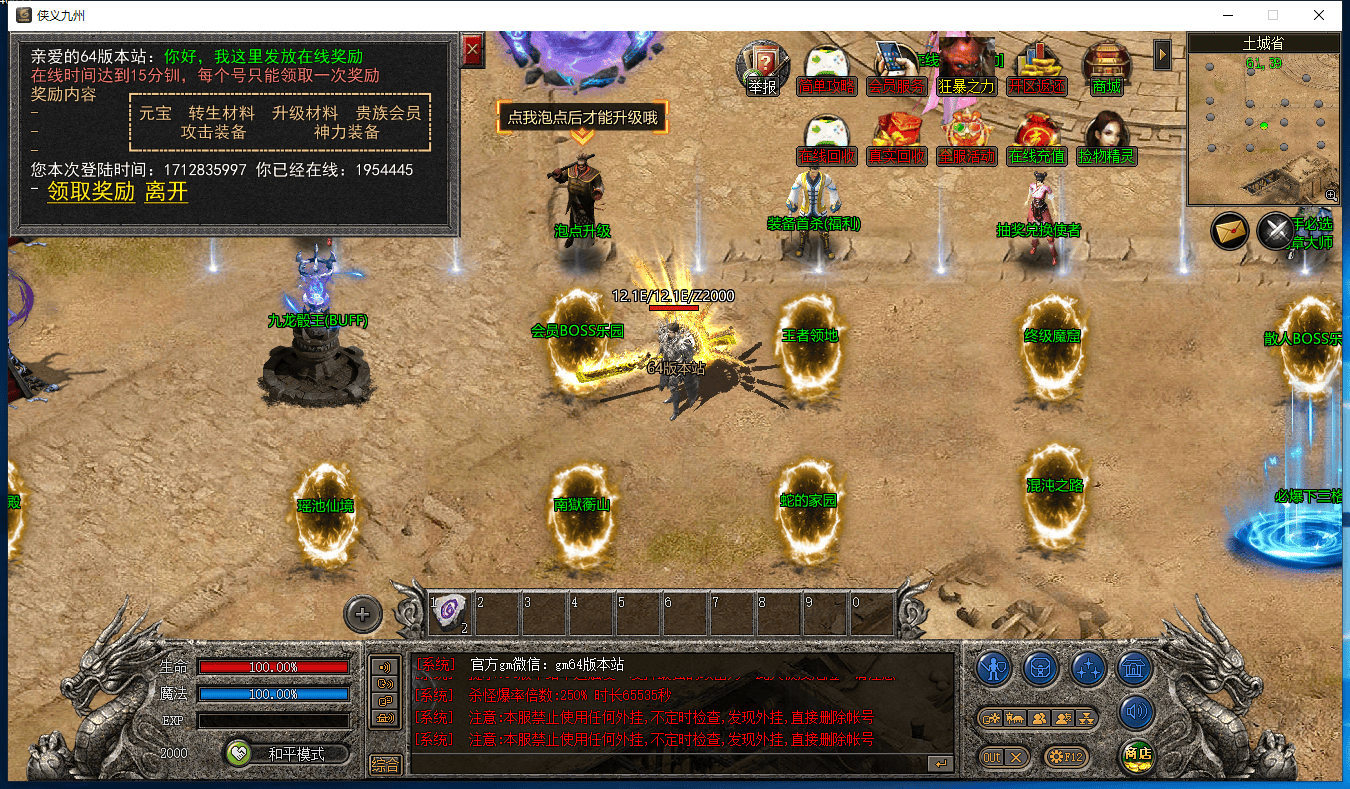The width and height of the screenshot is (1350, 789).
Task: Open 会员服务 member services
Action: [x=896, y=68]
